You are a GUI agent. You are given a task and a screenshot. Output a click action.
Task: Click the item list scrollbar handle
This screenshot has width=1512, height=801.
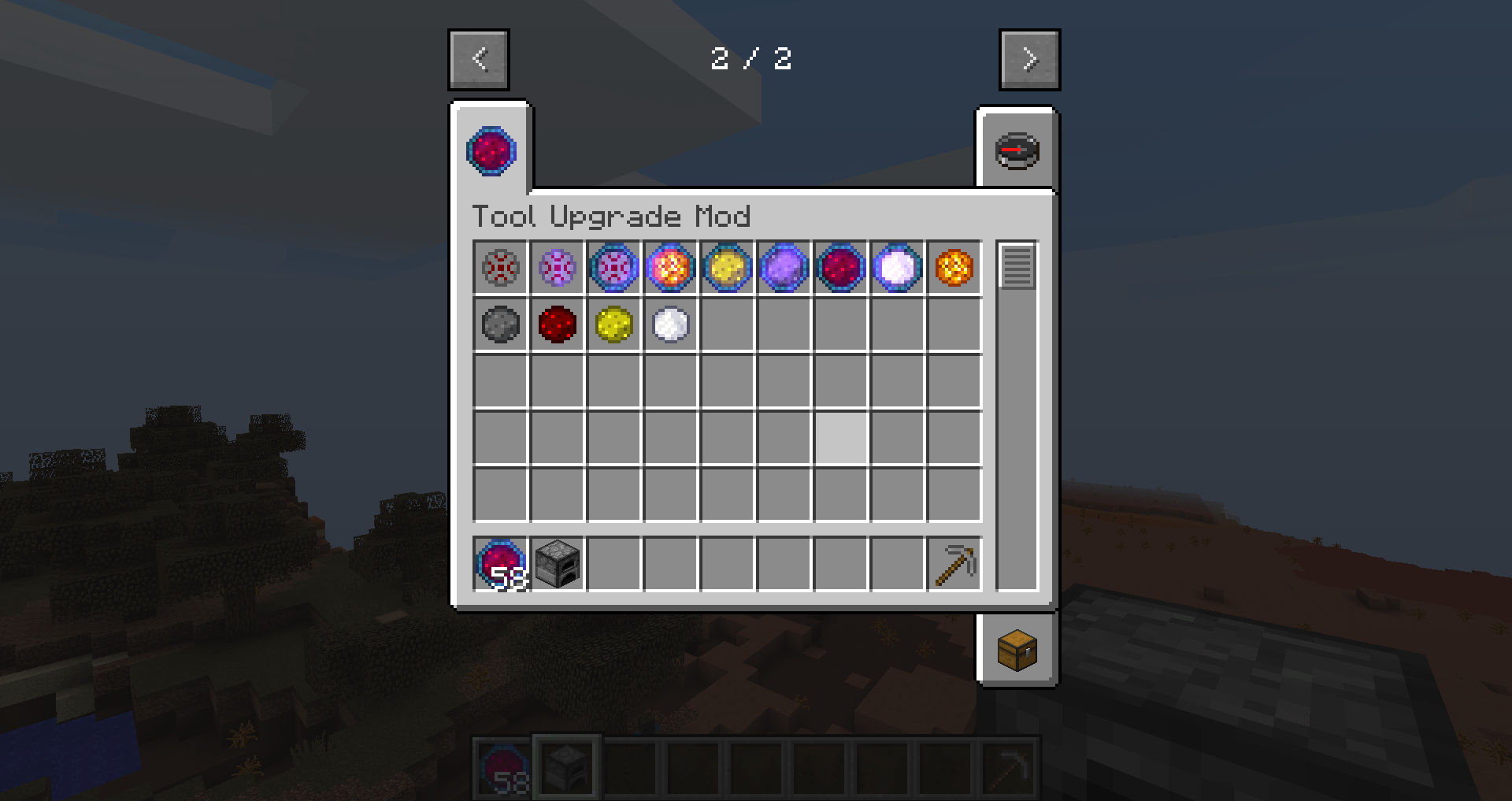tap(1017, 266)
